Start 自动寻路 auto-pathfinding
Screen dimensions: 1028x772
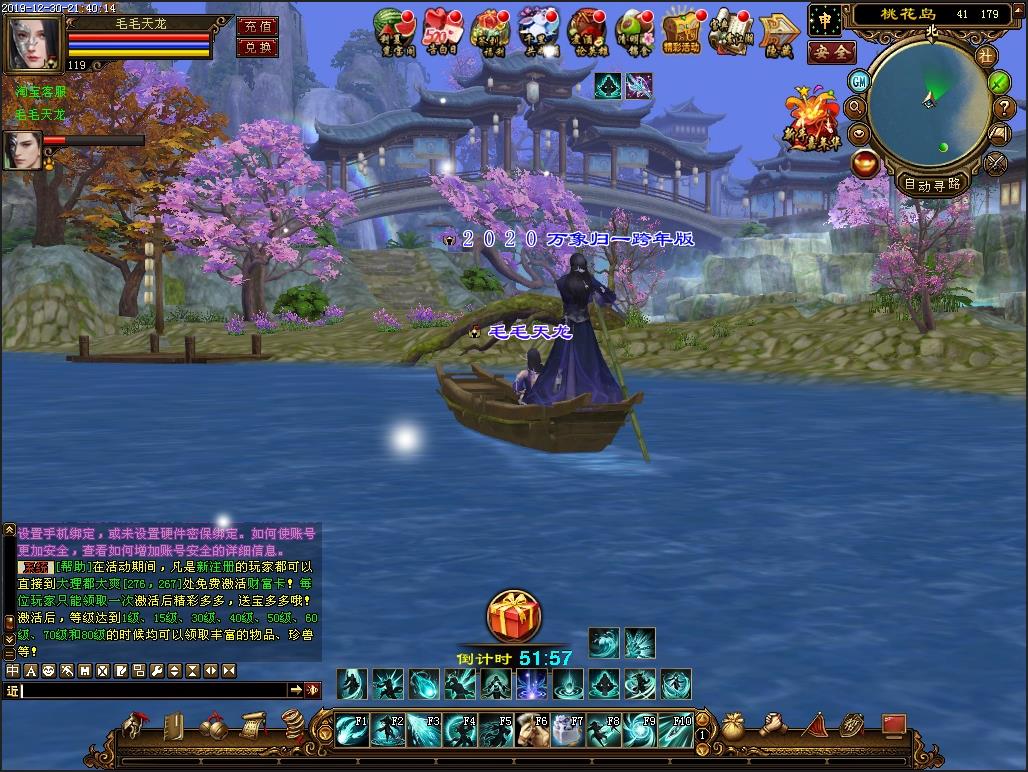(x=932, y=184)
